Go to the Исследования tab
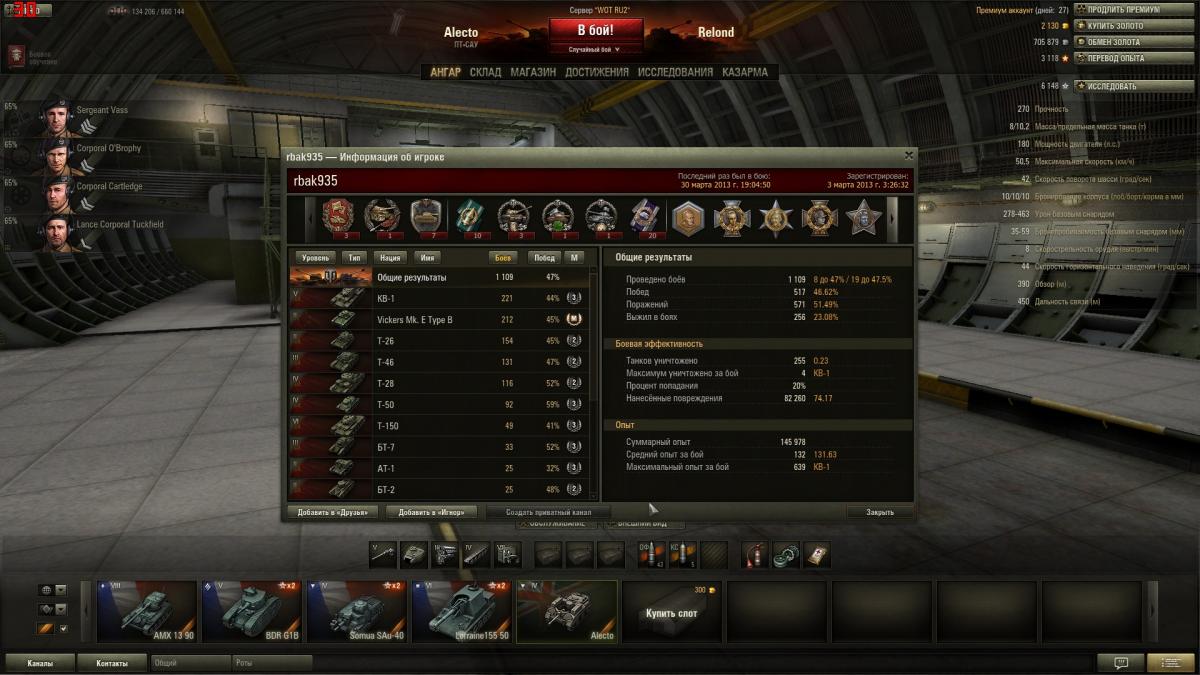 click(x=675, y=72)
